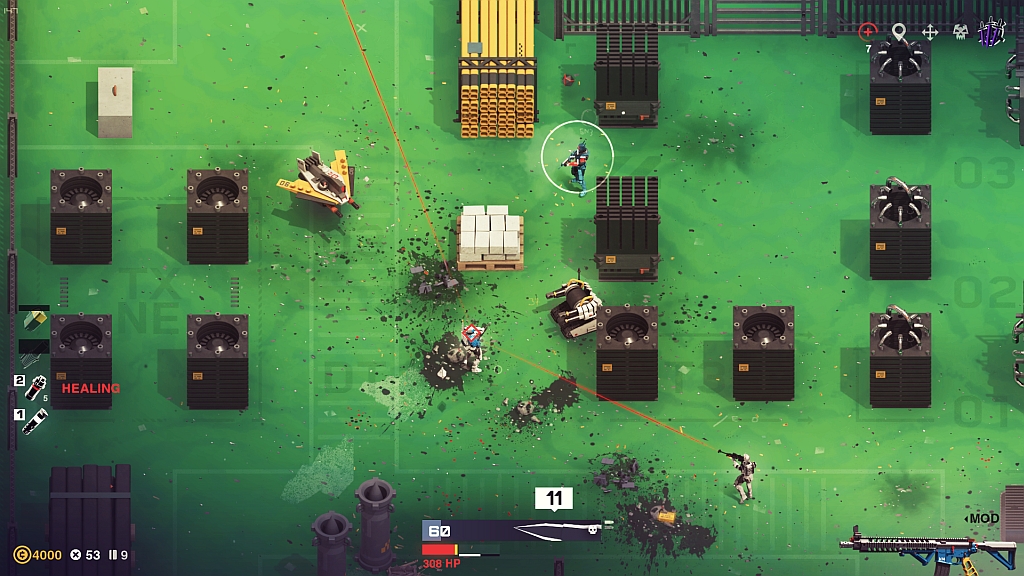Open the weapon MOD label
Screen dimensions: 1024x576
tap(984, 518)
